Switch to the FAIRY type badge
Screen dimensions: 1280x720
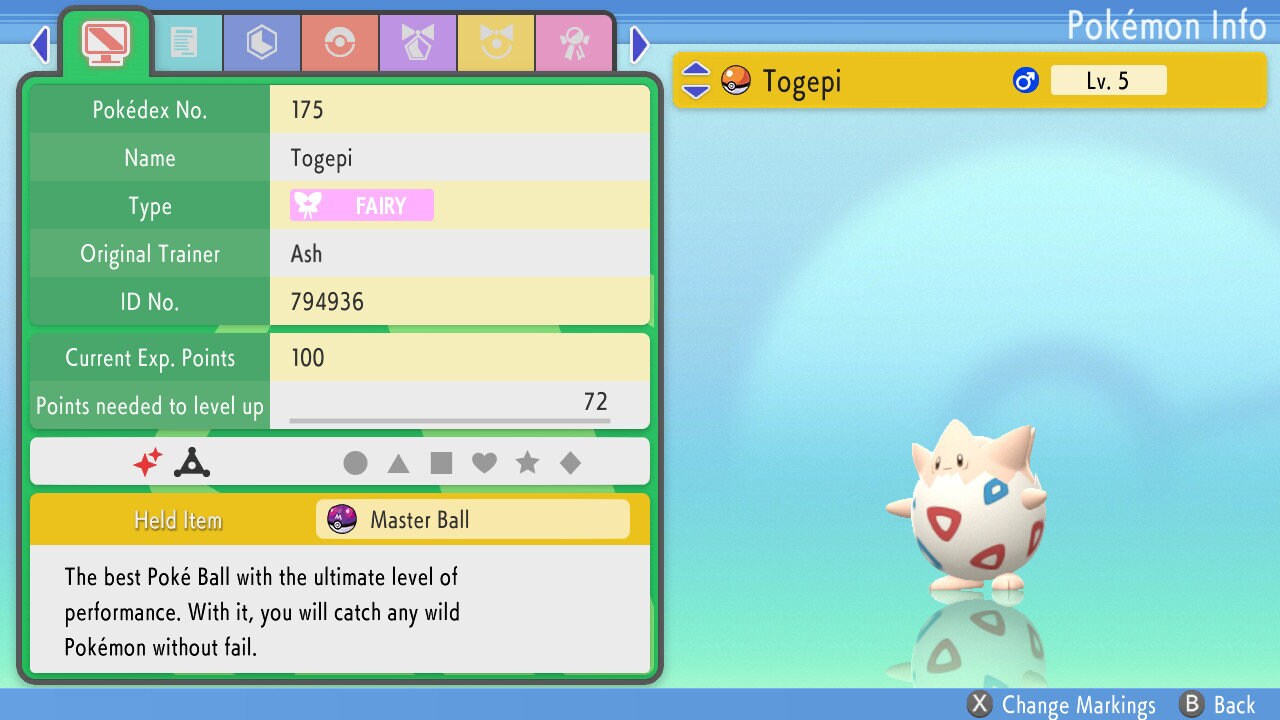(x=360, y=205)
